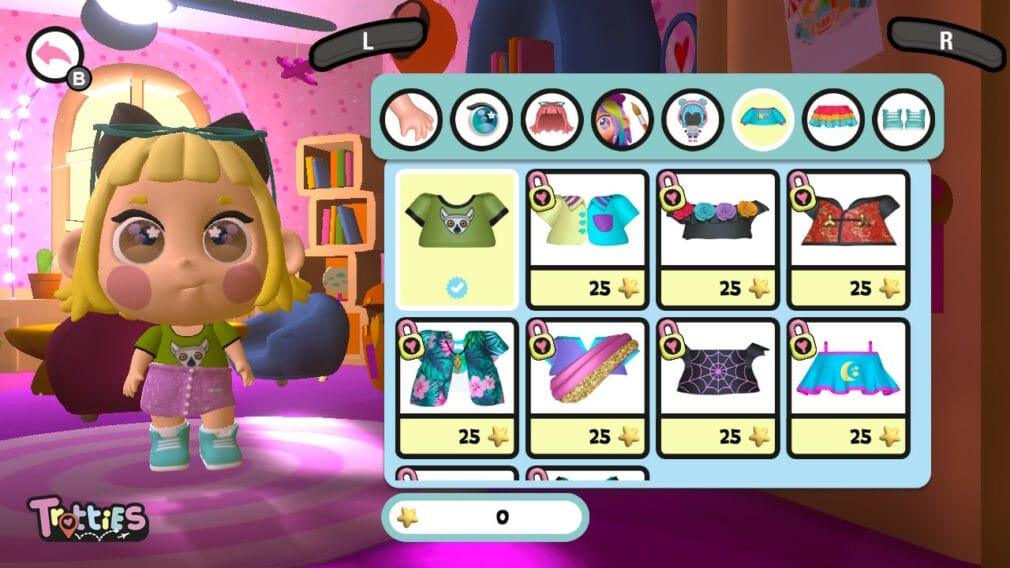Choose the hair color paintbrush tab
The image size is (1010, 568).
point(622,119)
